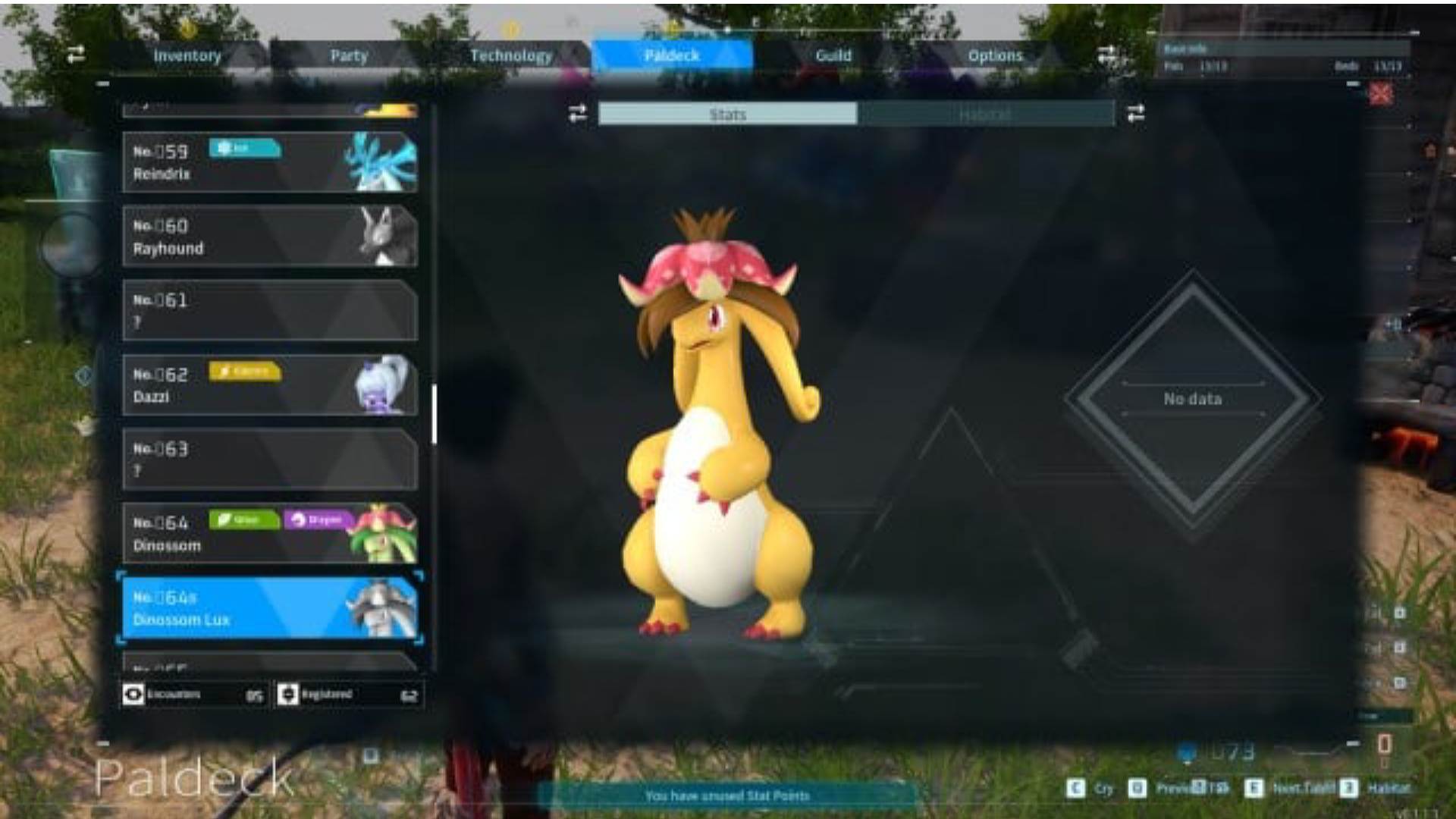The height and width of the screenshot is (819, 1456).
Task: Open the Technology tab
Action: 512,55
